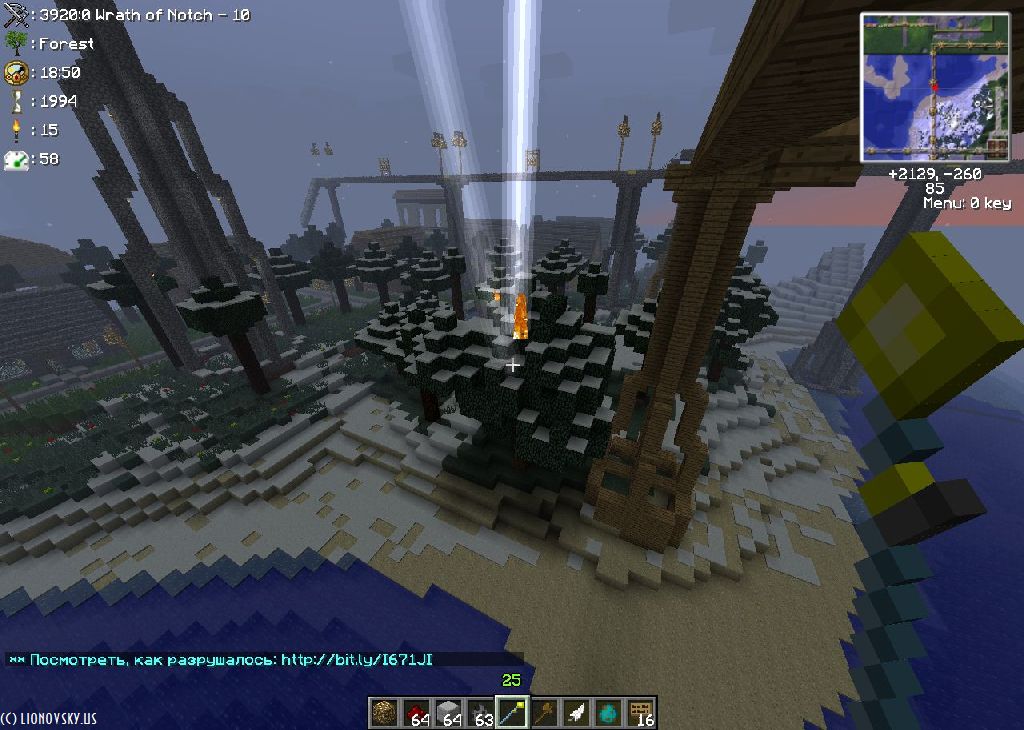Click the minimap in the corner
This screenshot has height=730, width=1024.
coord(936,87)
